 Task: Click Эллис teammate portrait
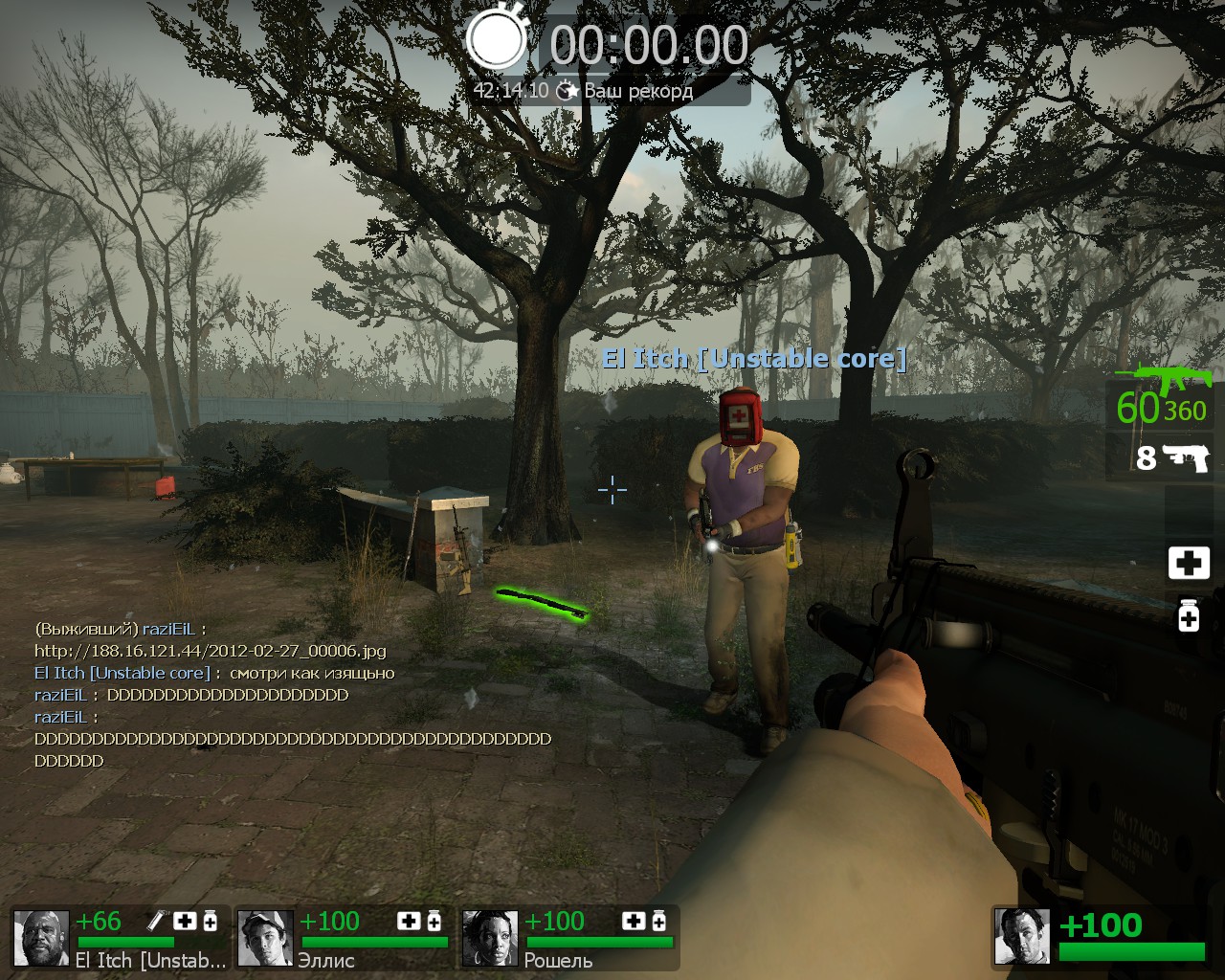265,938
